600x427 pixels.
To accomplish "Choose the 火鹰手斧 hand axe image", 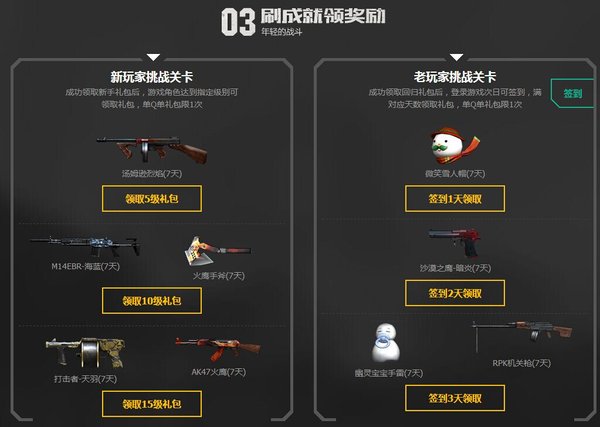I will pyautogui.click(x=210, y=250).
